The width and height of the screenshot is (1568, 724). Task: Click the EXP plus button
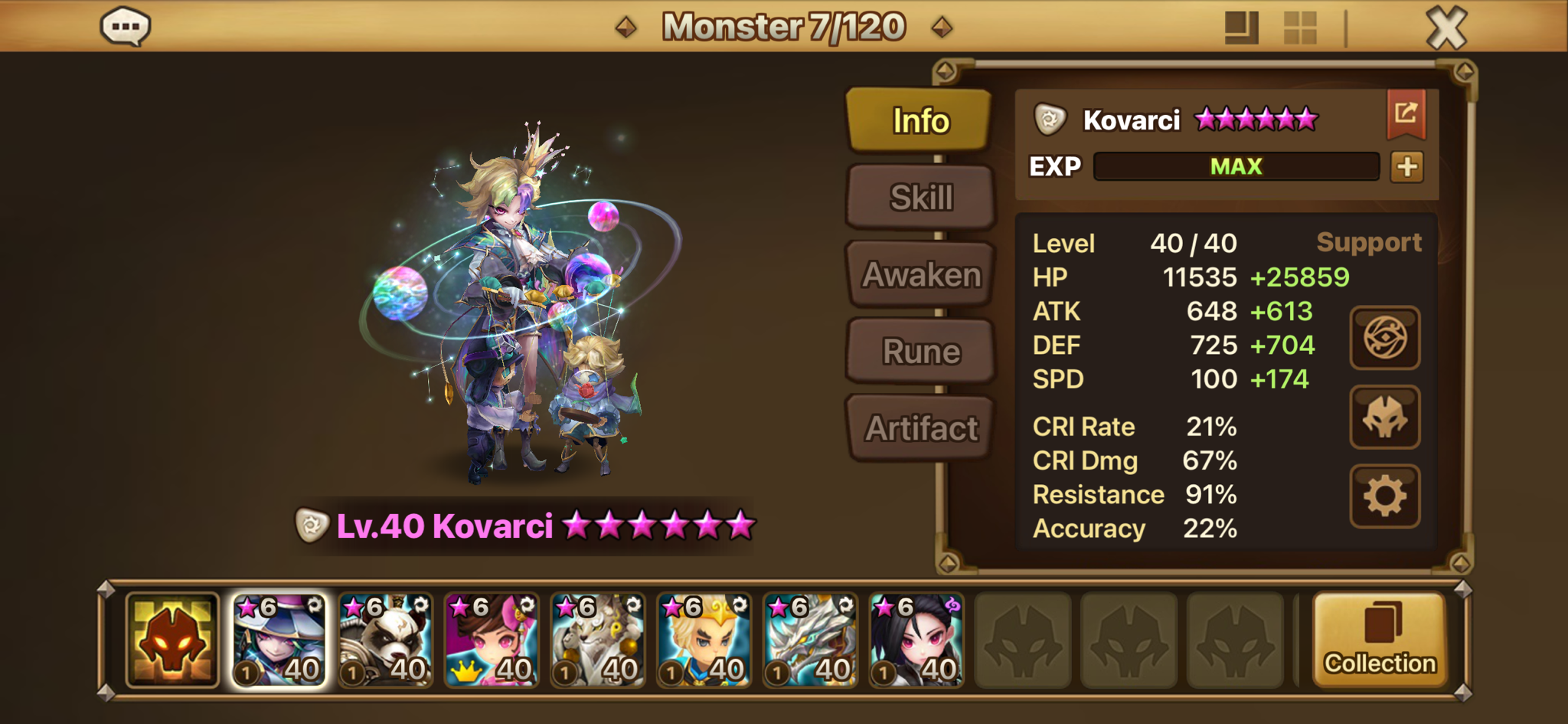point(1406,166)
